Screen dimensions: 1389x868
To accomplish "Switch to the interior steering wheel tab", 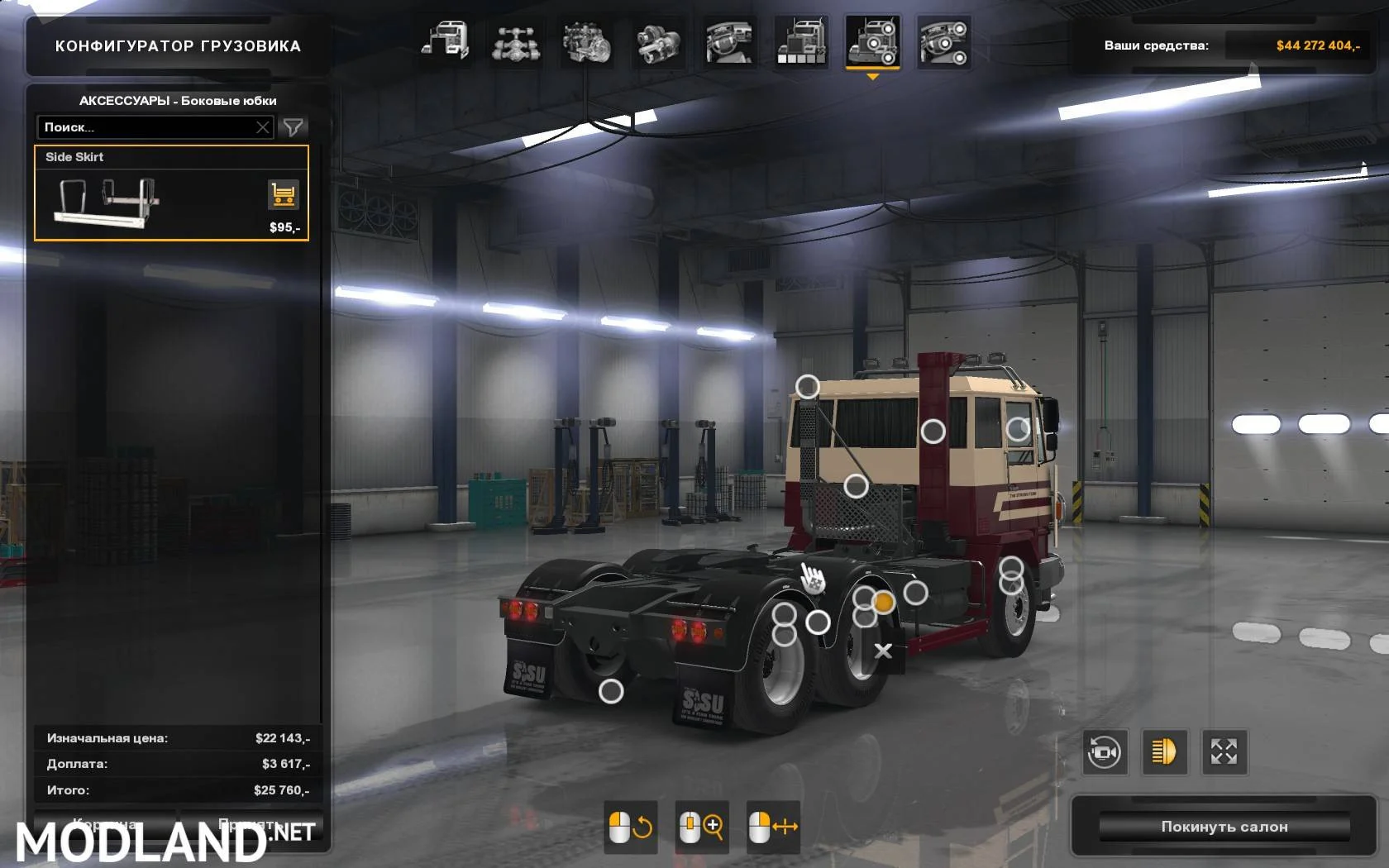I will point(729,41).
